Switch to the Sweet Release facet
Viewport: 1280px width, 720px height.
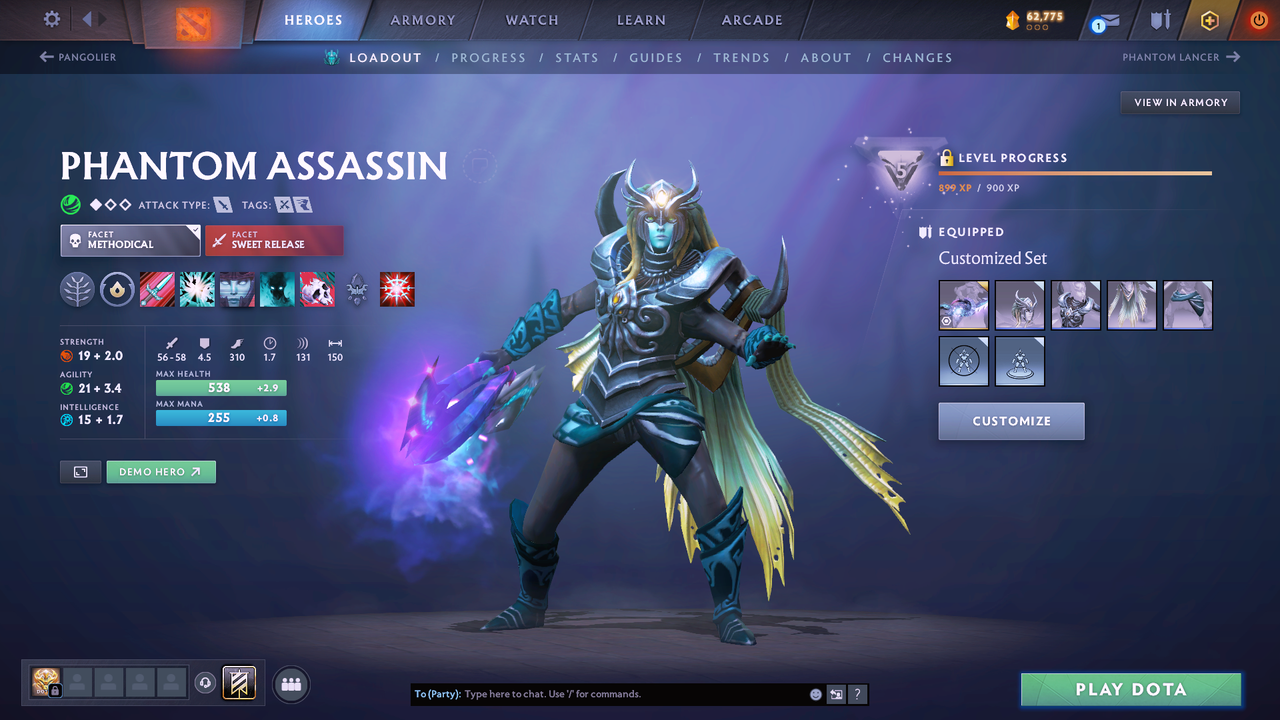(274, 240)
